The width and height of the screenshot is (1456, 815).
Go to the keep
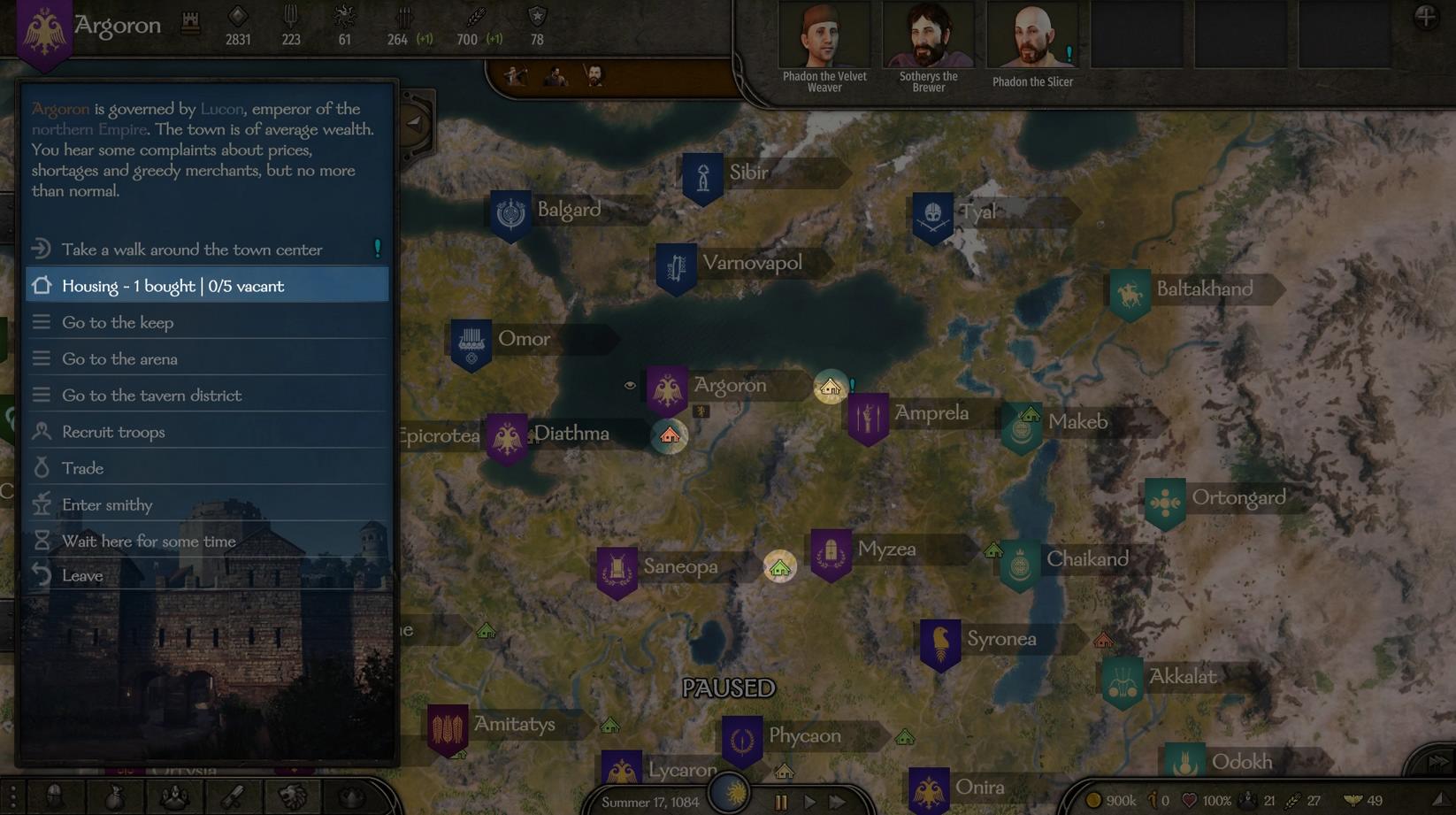pos(118,323)
